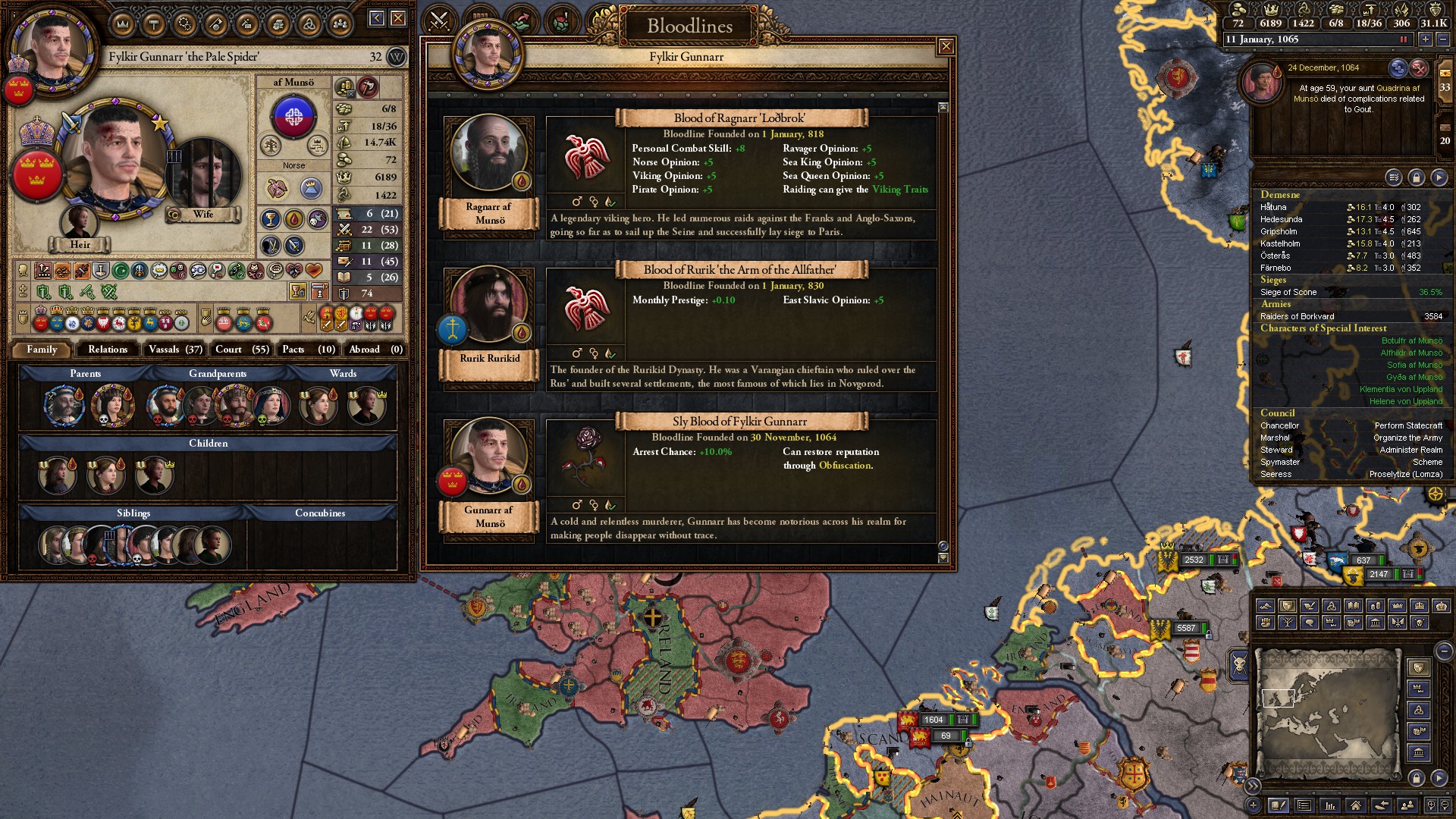Open the Siege of Scone entry
The height and width of the screenshot is (819, 1456).
coord(1288,292)
